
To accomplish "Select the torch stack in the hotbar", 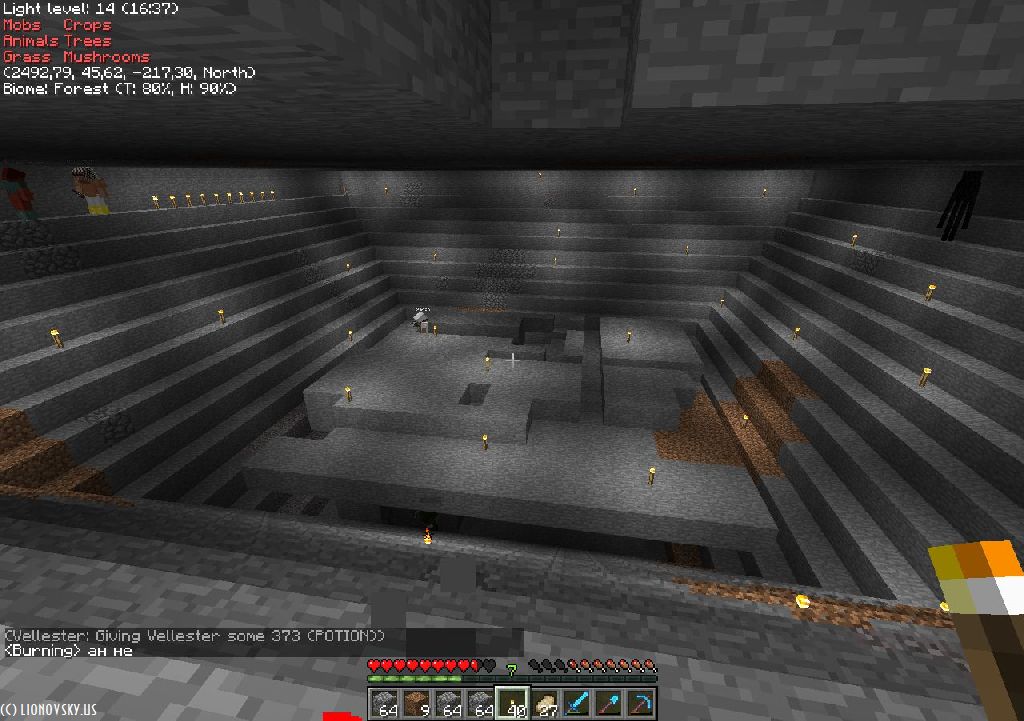I will point(512,704).
